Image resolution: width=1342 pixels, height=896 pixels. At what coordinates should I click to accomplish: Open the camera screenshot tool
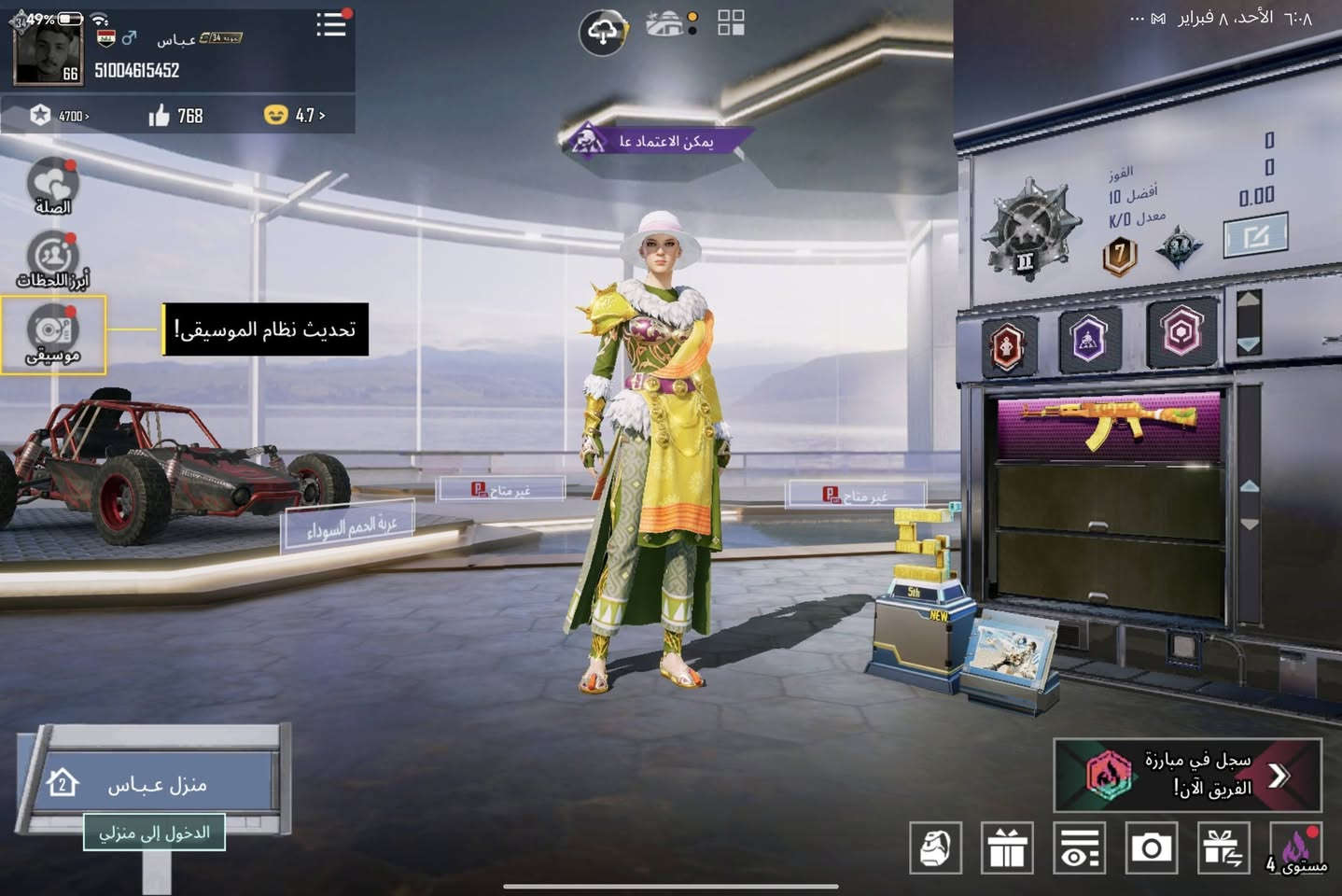pos(1152,848)
